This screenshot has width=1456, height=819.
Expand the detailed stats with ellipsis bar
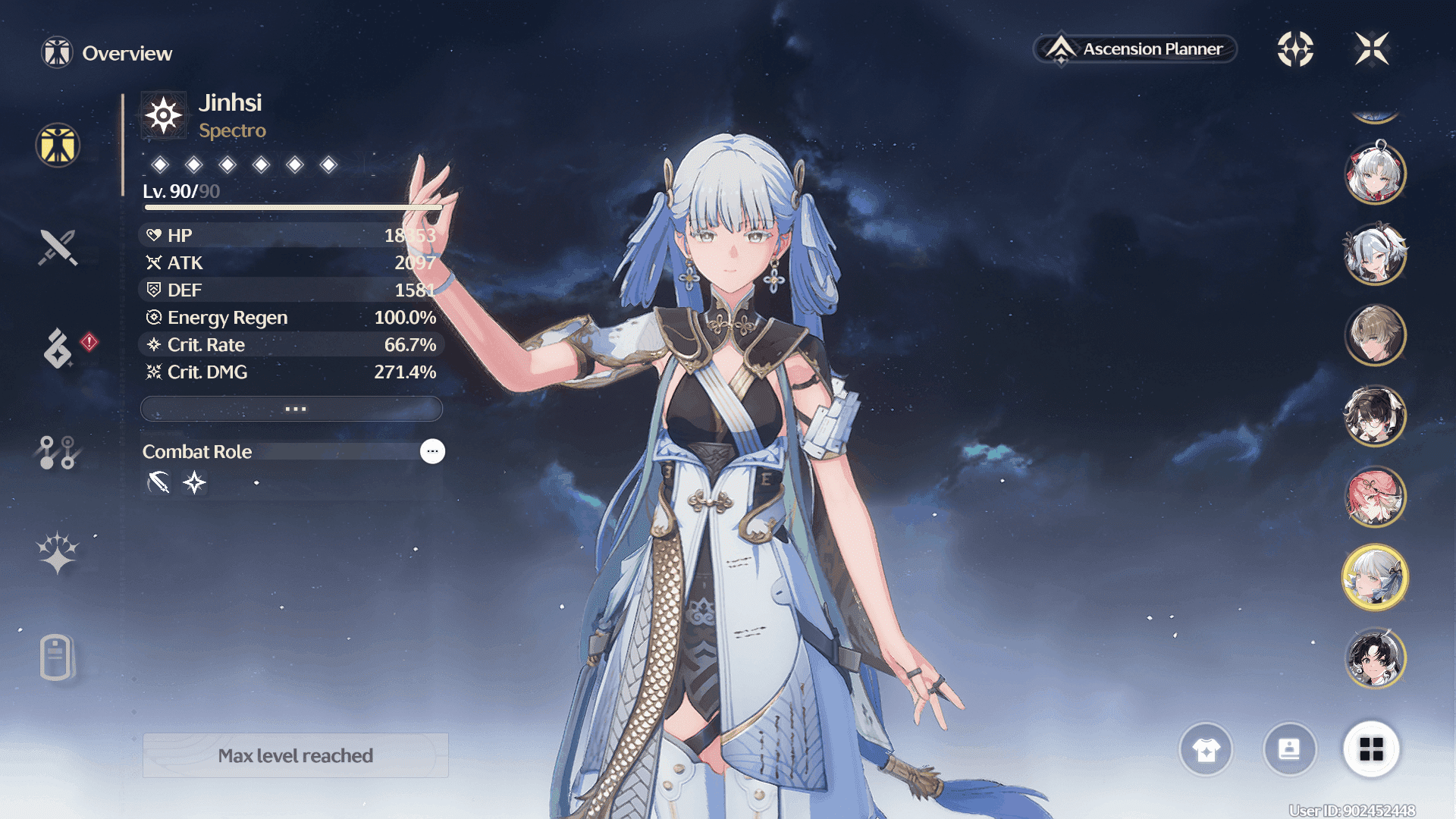point(292,409)
